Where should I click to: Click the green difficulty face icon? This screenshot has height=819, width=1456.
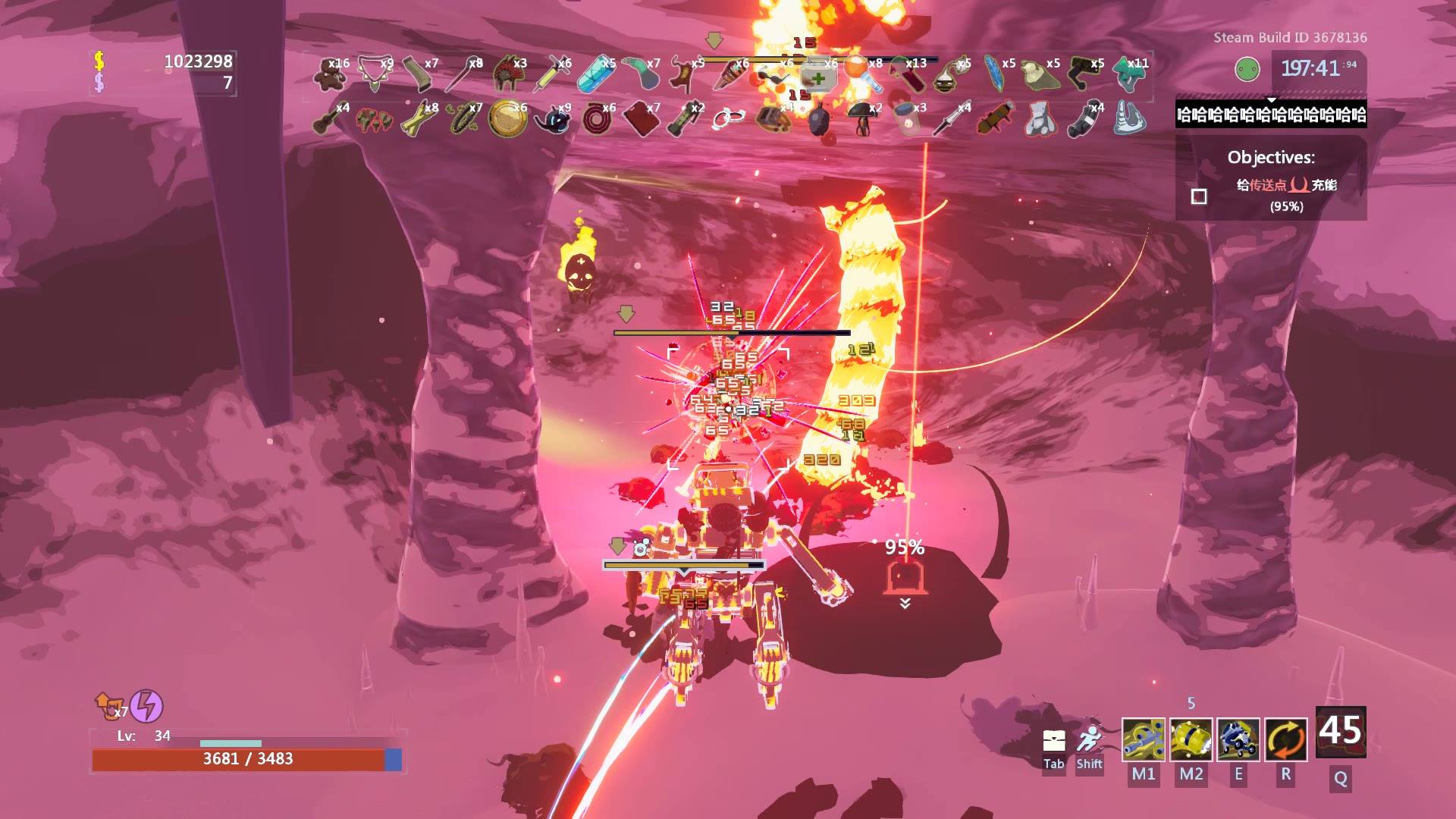coord(1247,70)
